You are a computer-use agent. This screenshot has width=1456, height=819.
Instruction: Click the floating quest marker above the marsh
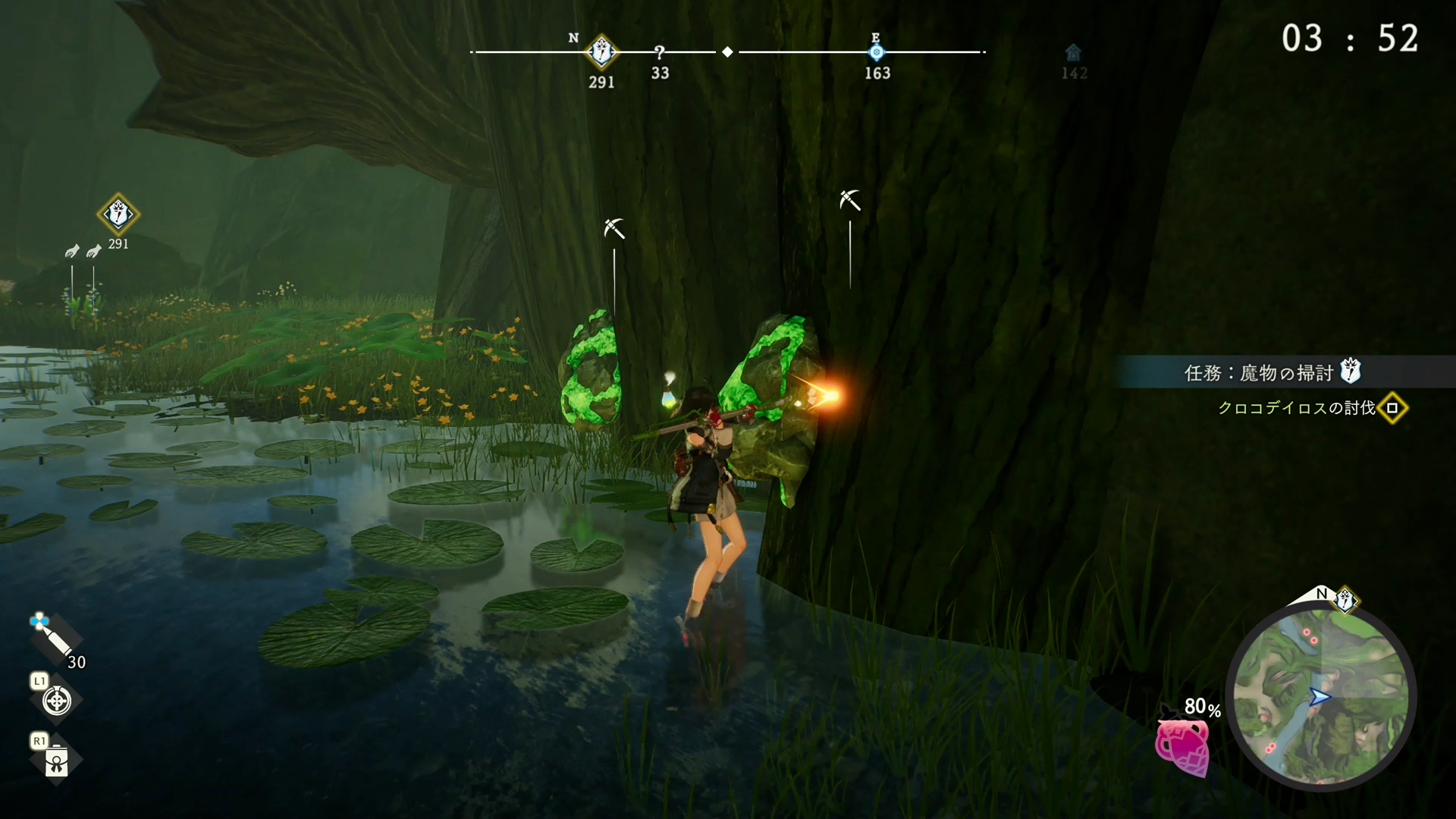click(118, 215)
